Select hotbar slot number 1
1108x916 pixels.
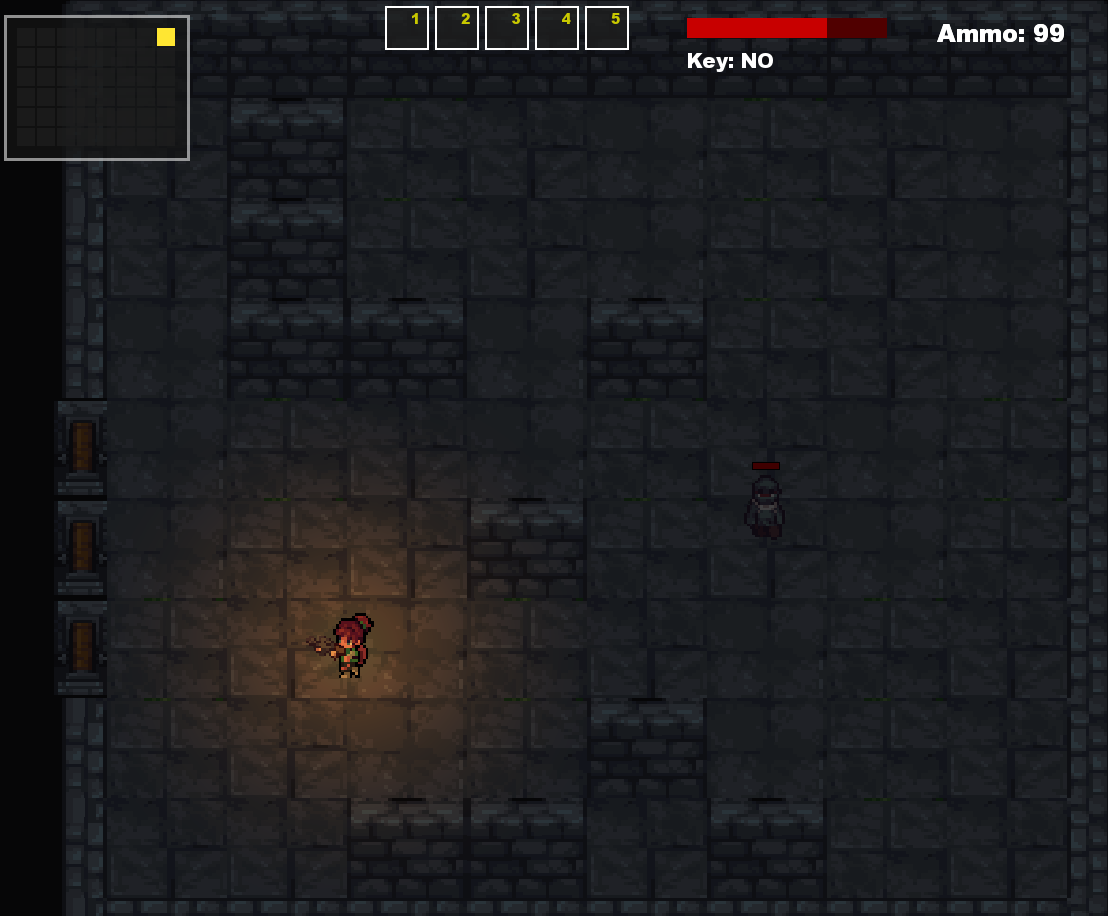pyautogui.click(x=407, y=28)
